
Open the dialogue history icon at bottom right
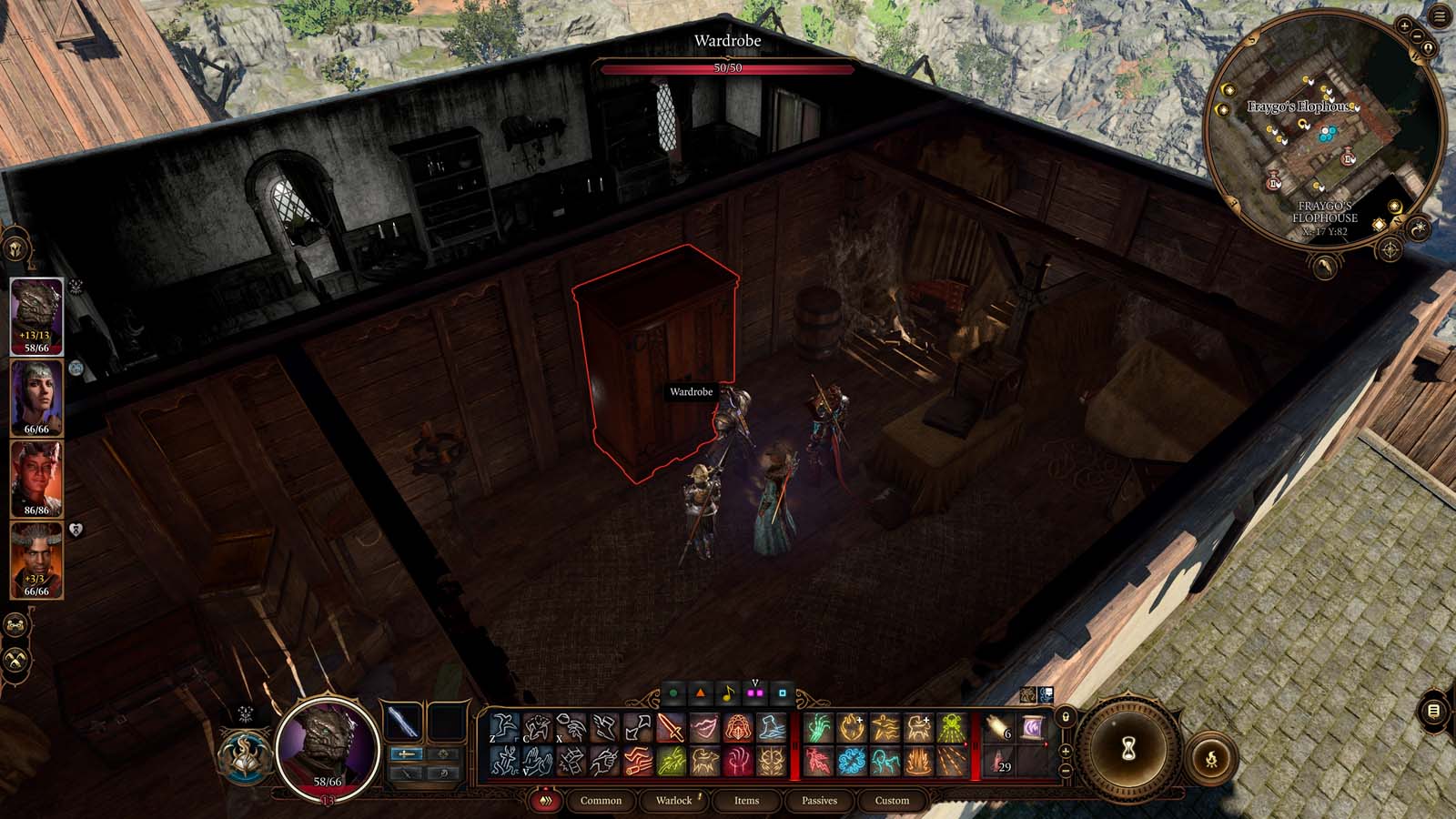pos(1433,711)
